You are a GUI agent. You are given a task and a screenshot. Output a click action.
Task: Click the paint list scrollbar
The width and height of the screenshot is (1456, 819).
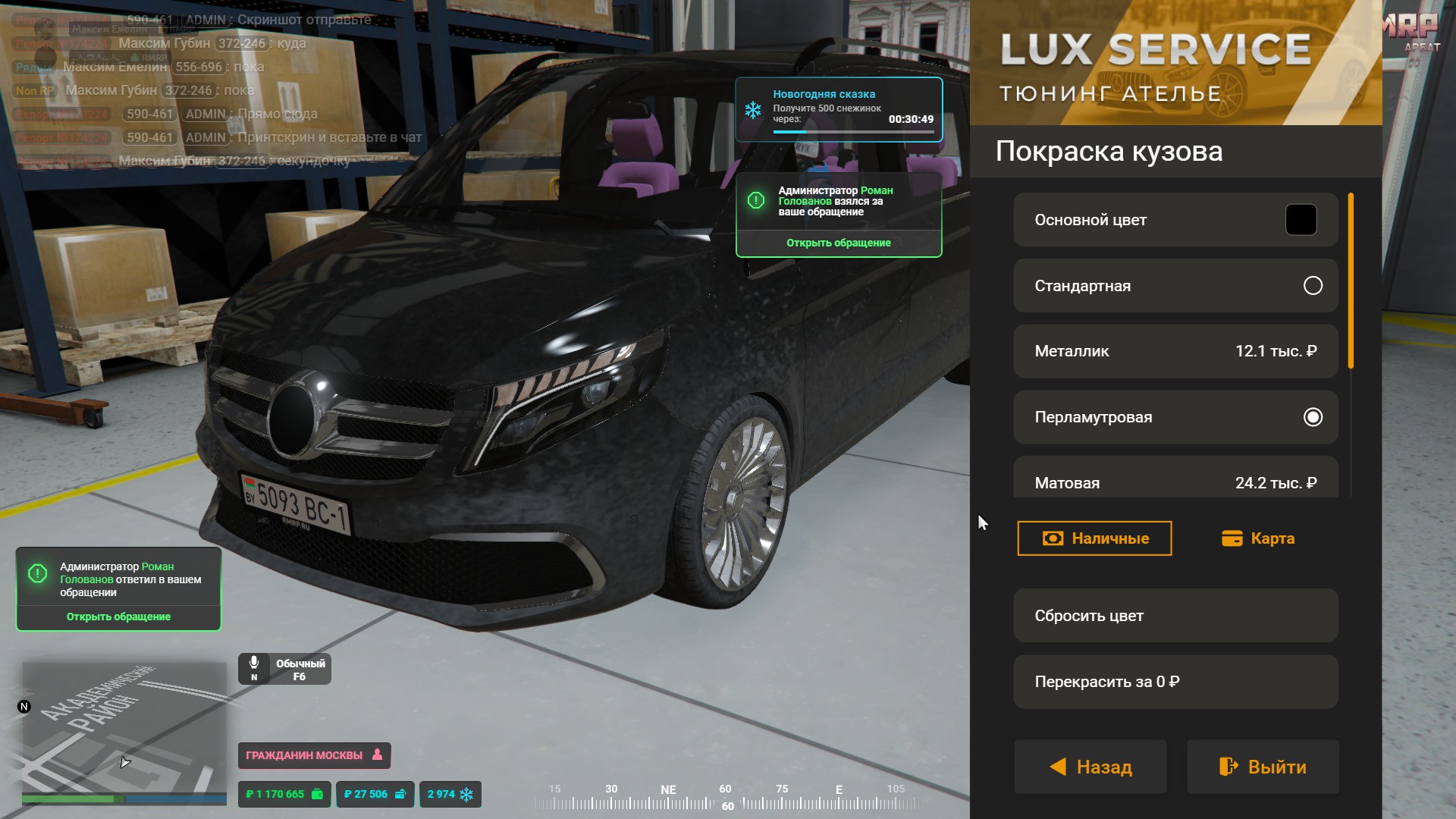[x=1351, y=281]
